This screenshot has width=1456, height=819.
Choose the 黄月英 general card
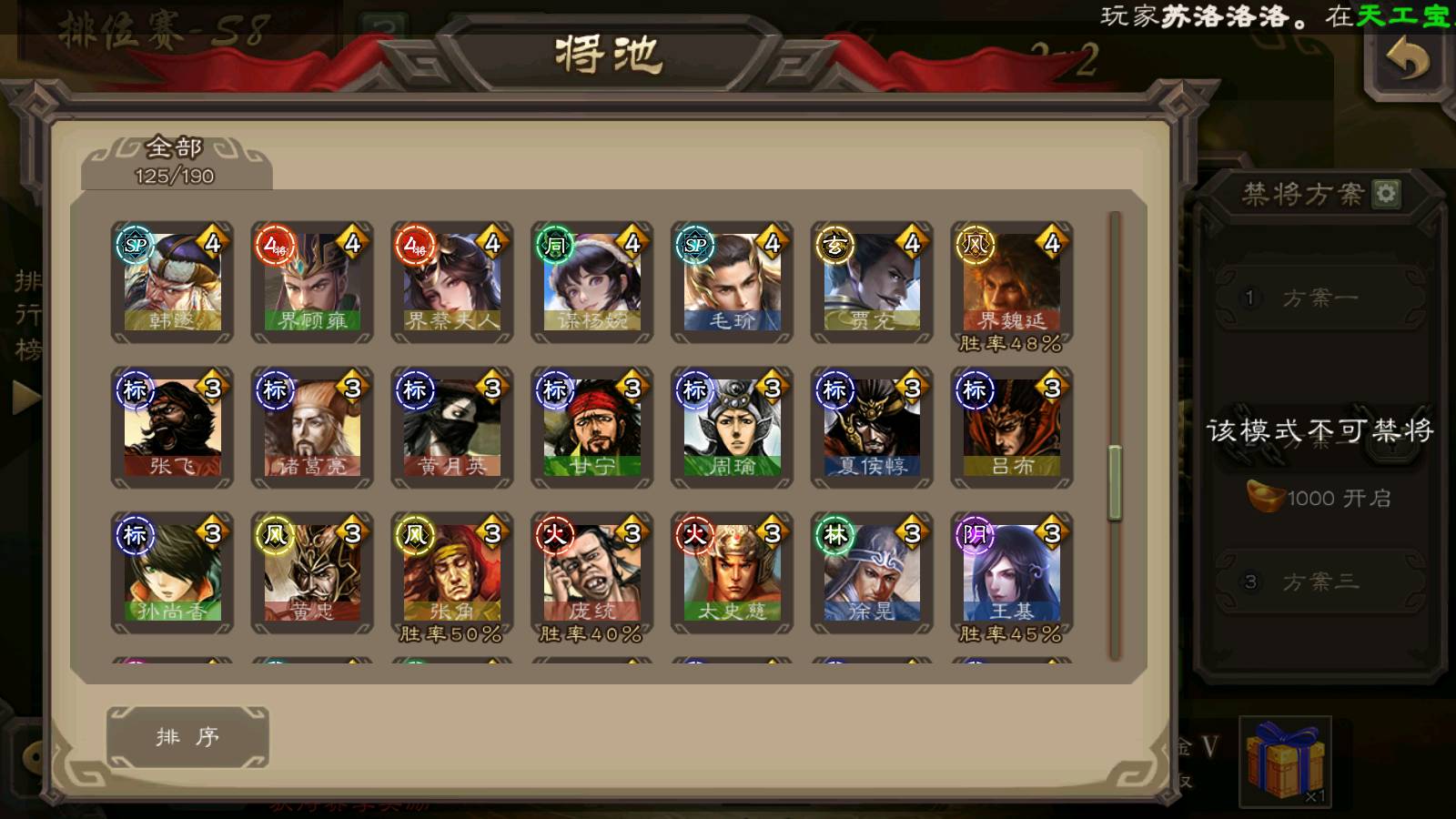(x=452, y=428)
